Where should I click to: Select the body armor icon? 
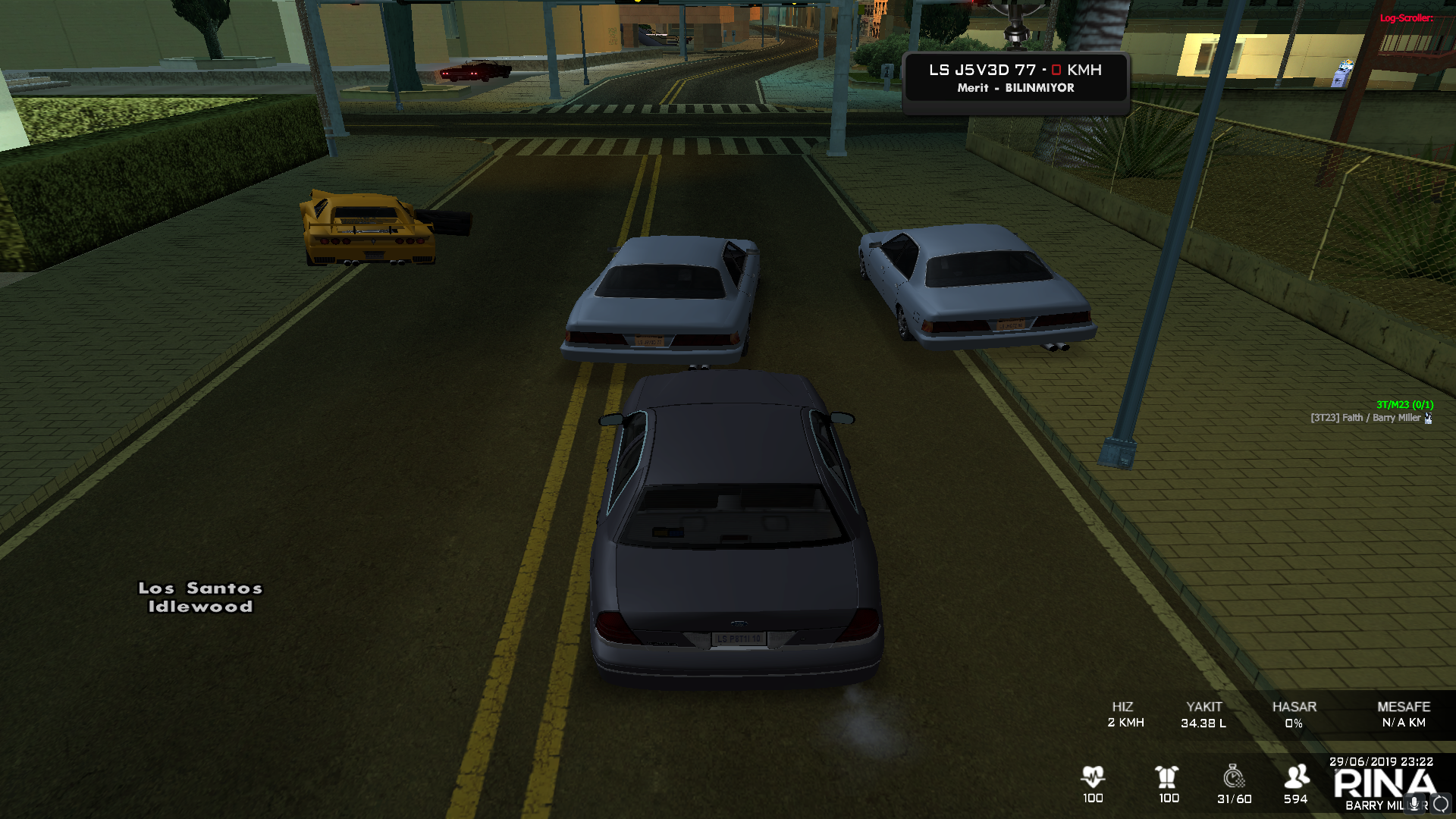coord(1167,777)
